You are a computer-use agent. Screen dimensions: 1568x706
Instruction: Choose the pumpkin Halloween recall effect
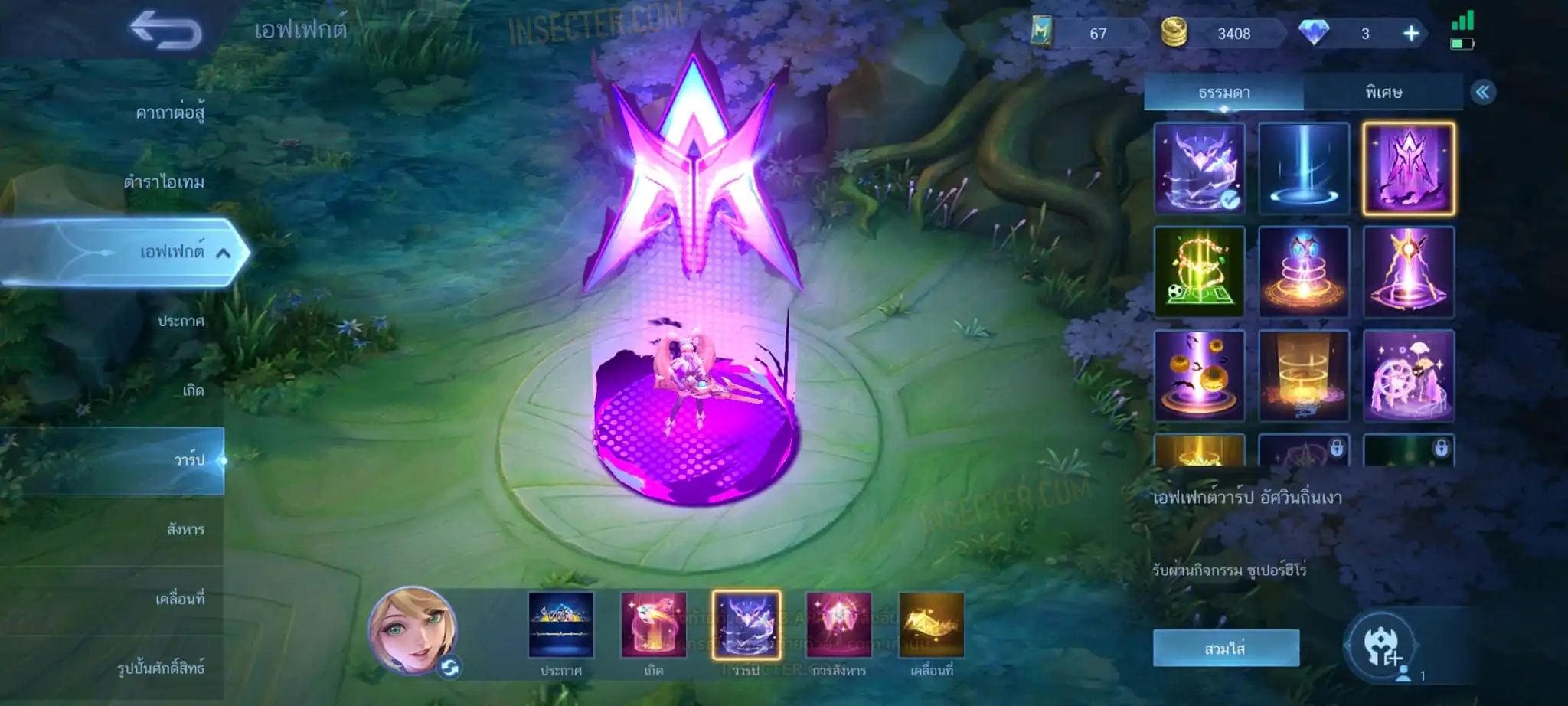click(1200, 375)
